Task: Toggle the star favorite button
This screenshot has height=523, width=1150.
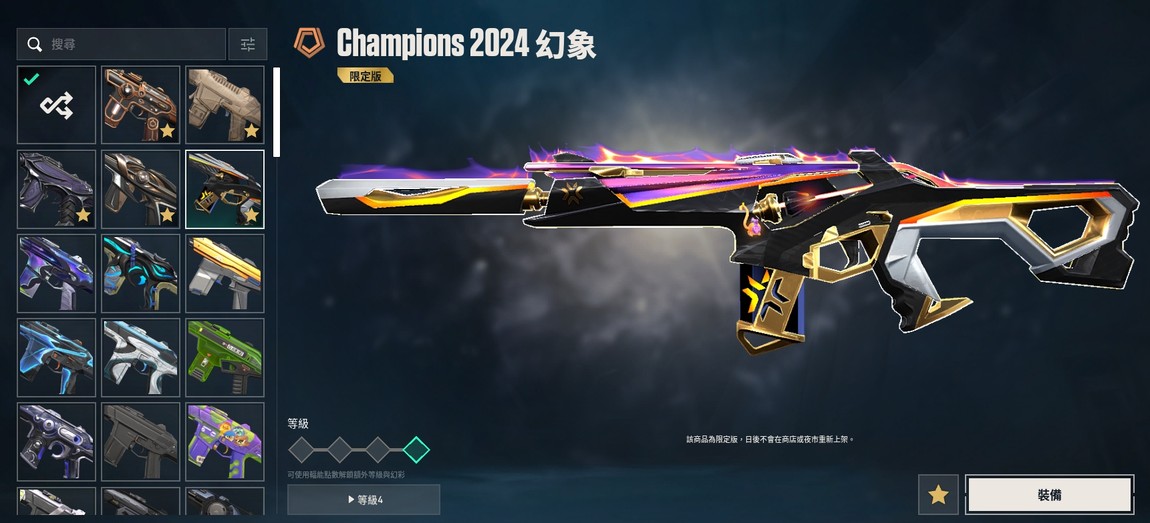Action: (x=938, y=495)
